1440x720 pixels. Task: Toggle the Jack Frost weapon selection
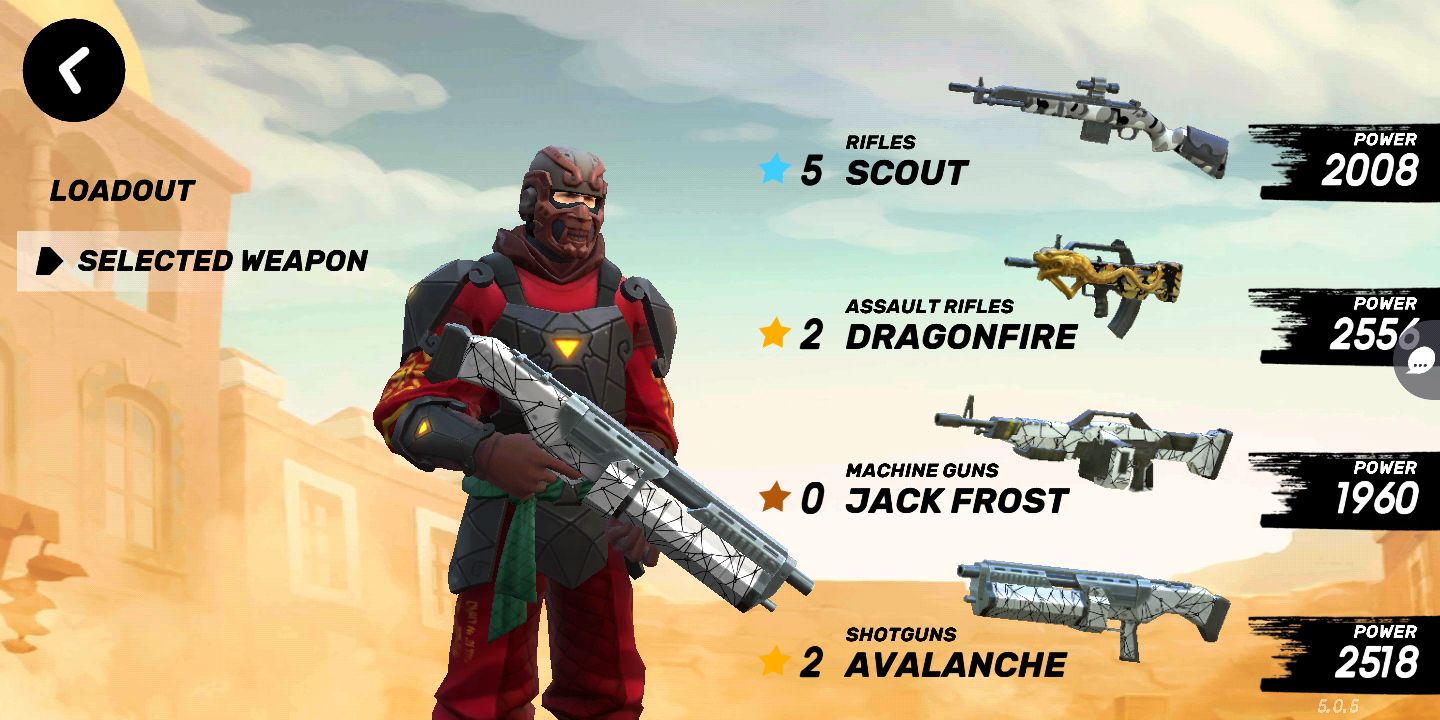click(x=950, y=500)
